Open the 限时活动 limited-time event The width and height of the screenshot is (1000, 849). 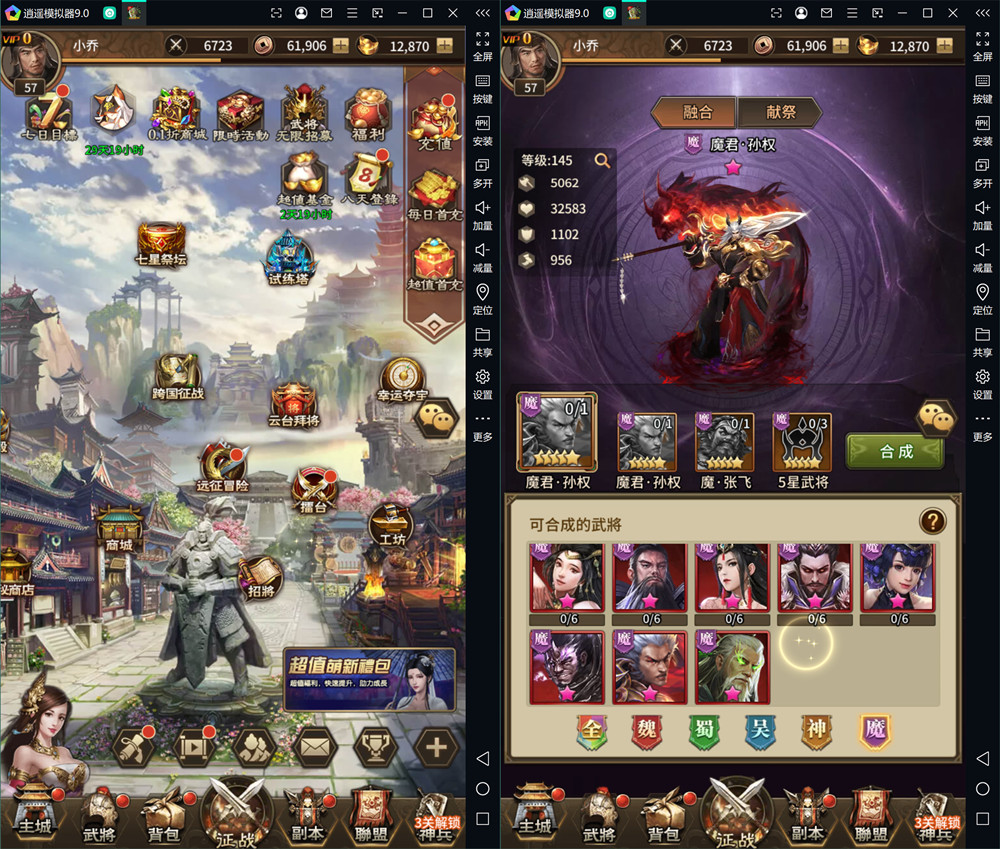(240, 115)
